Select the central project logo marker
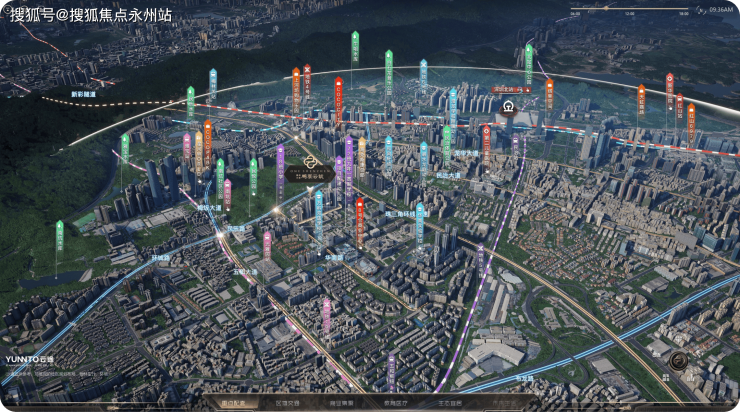The image size is (740, 412). (311, 160)
